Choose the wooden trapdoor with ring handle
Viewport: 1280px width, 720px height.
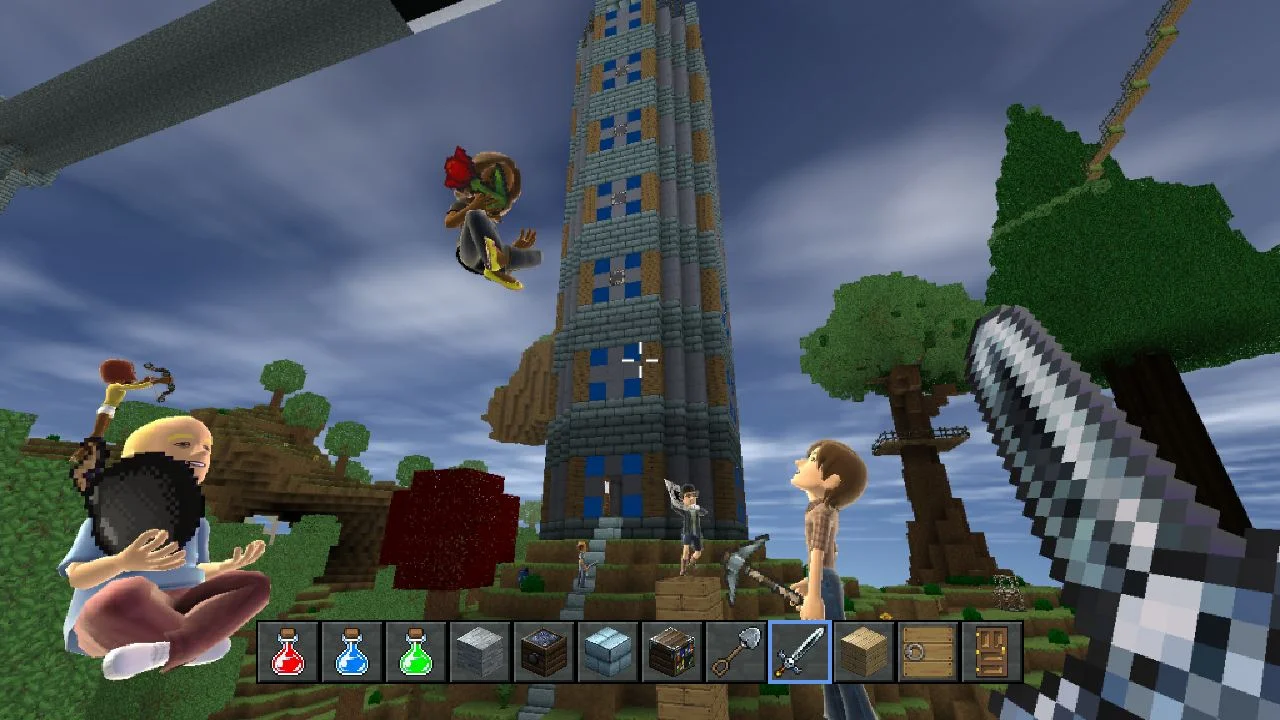(928, 652)
